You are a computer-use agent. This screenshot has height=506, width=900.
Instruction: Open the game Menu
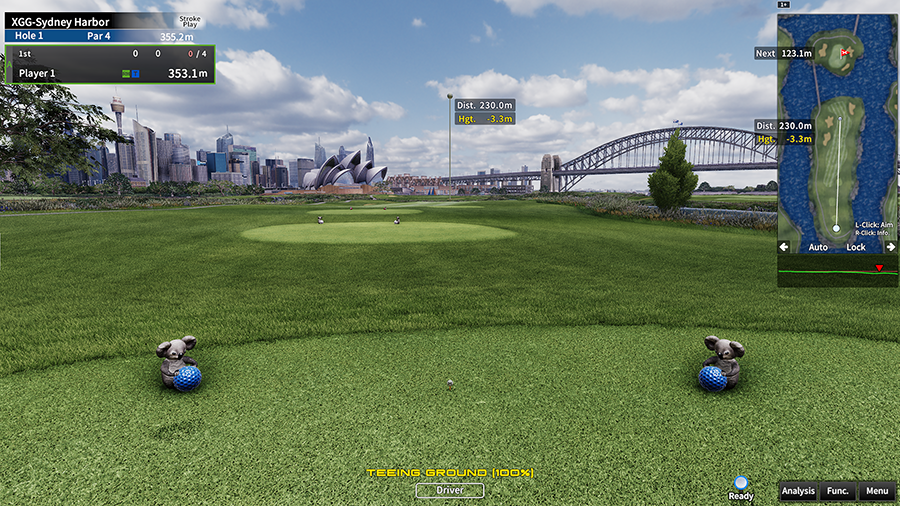coord(876,491)
